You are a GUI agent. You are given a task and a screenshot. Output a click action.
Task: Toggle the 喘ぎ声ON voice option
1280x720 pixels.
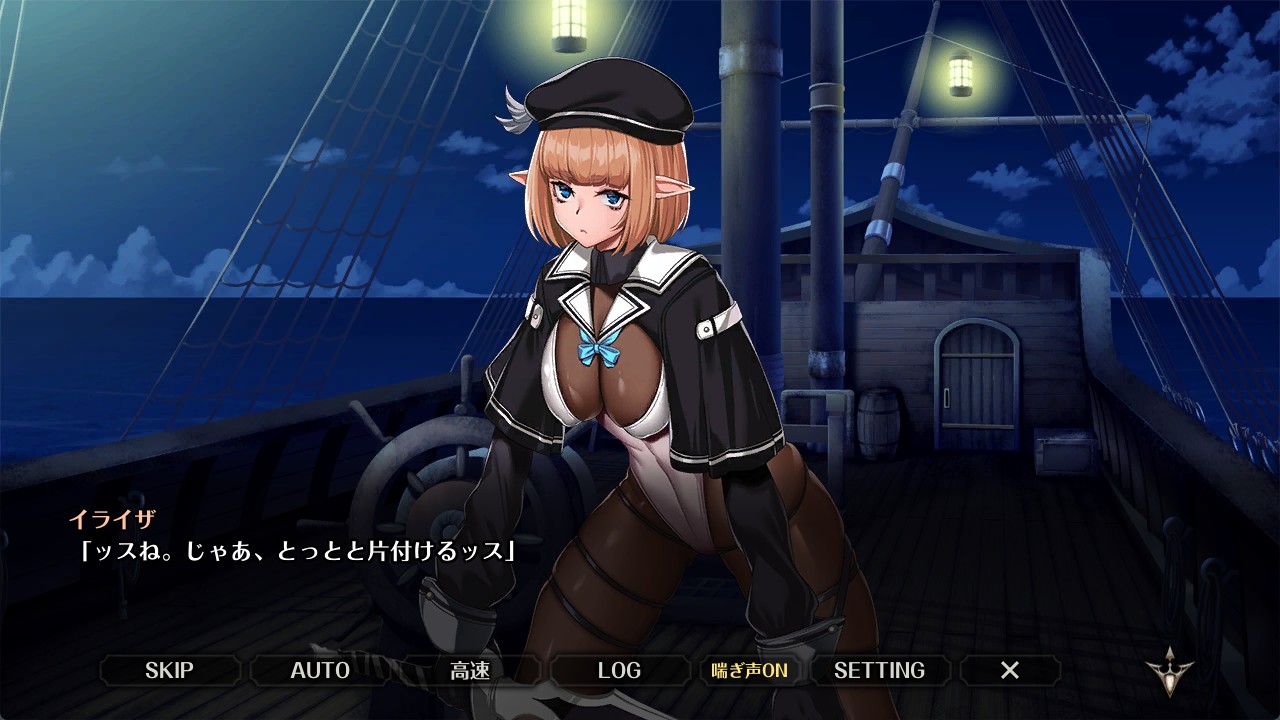[749, 670]
